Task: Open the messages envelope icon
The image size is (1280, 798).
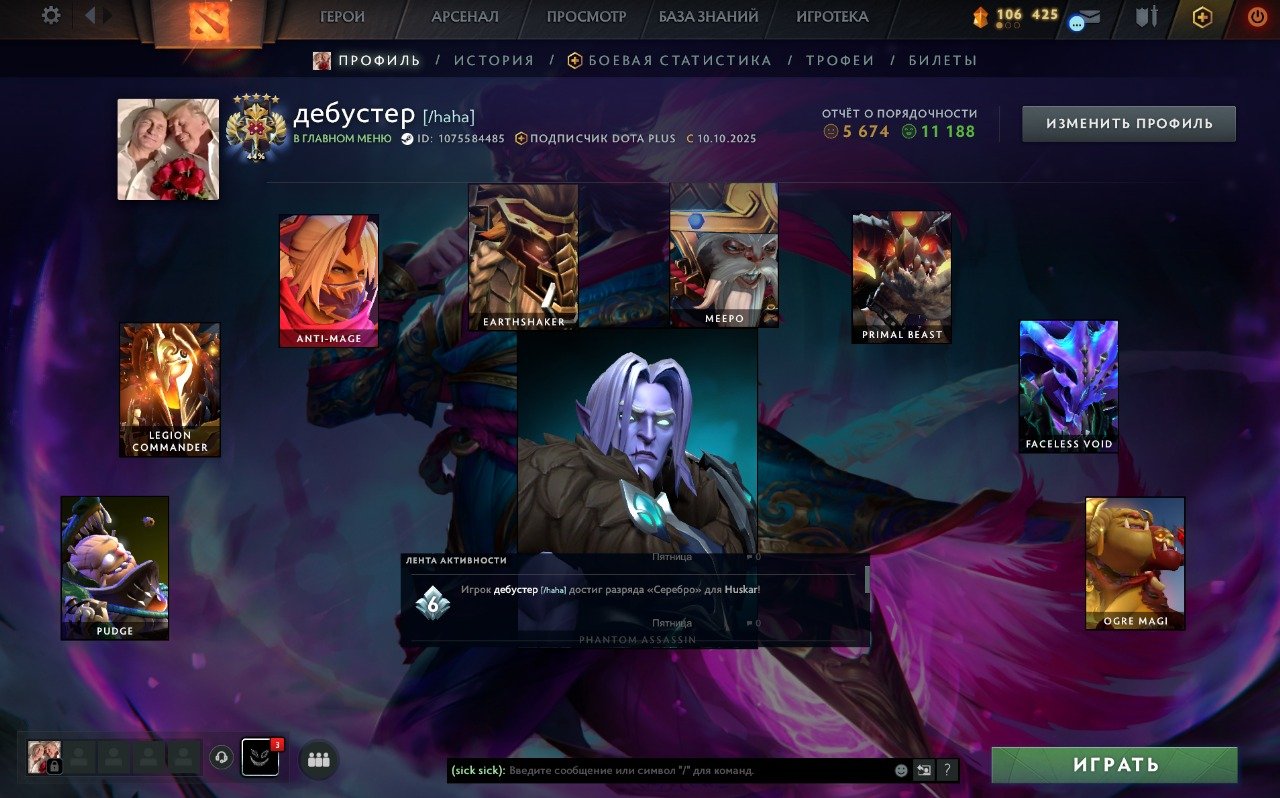Action: tap(1085, 16)
